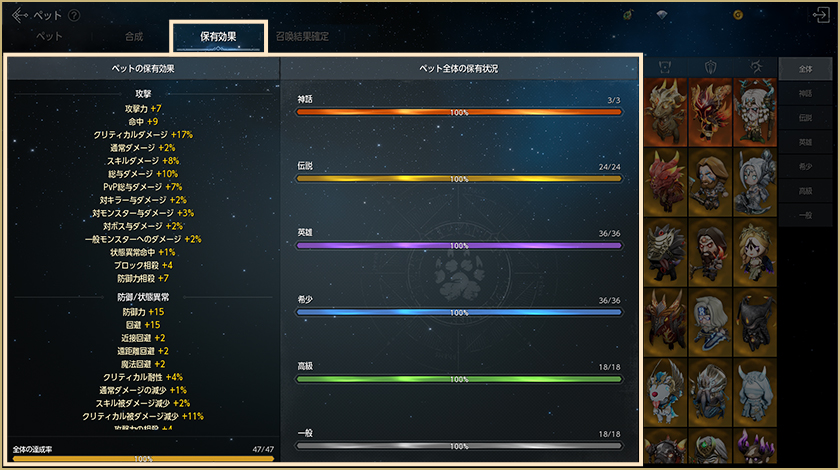Show only 伝説 pets
Image resolution: width=840 pixels, height=470 pixels.
click(x=805, y=117)
